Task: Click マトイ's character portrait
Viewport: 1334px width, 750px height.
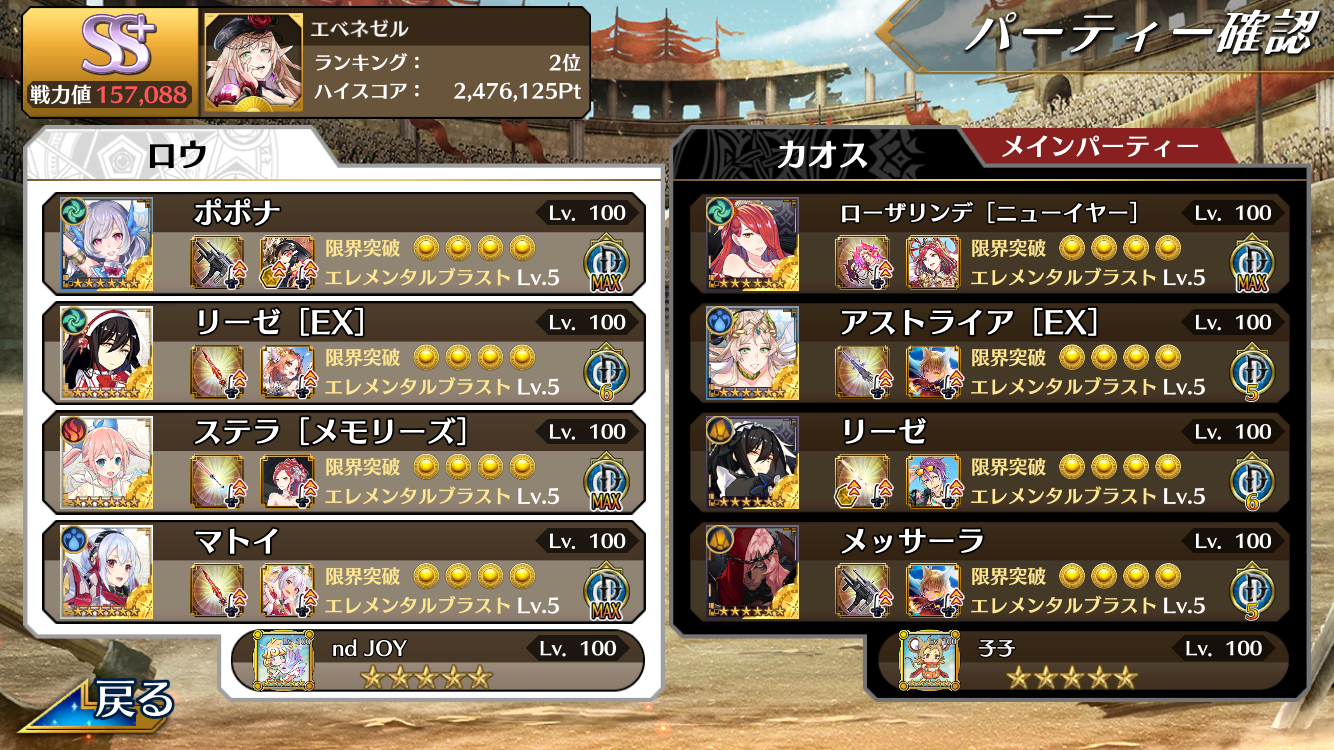Action: coord(106,570)
